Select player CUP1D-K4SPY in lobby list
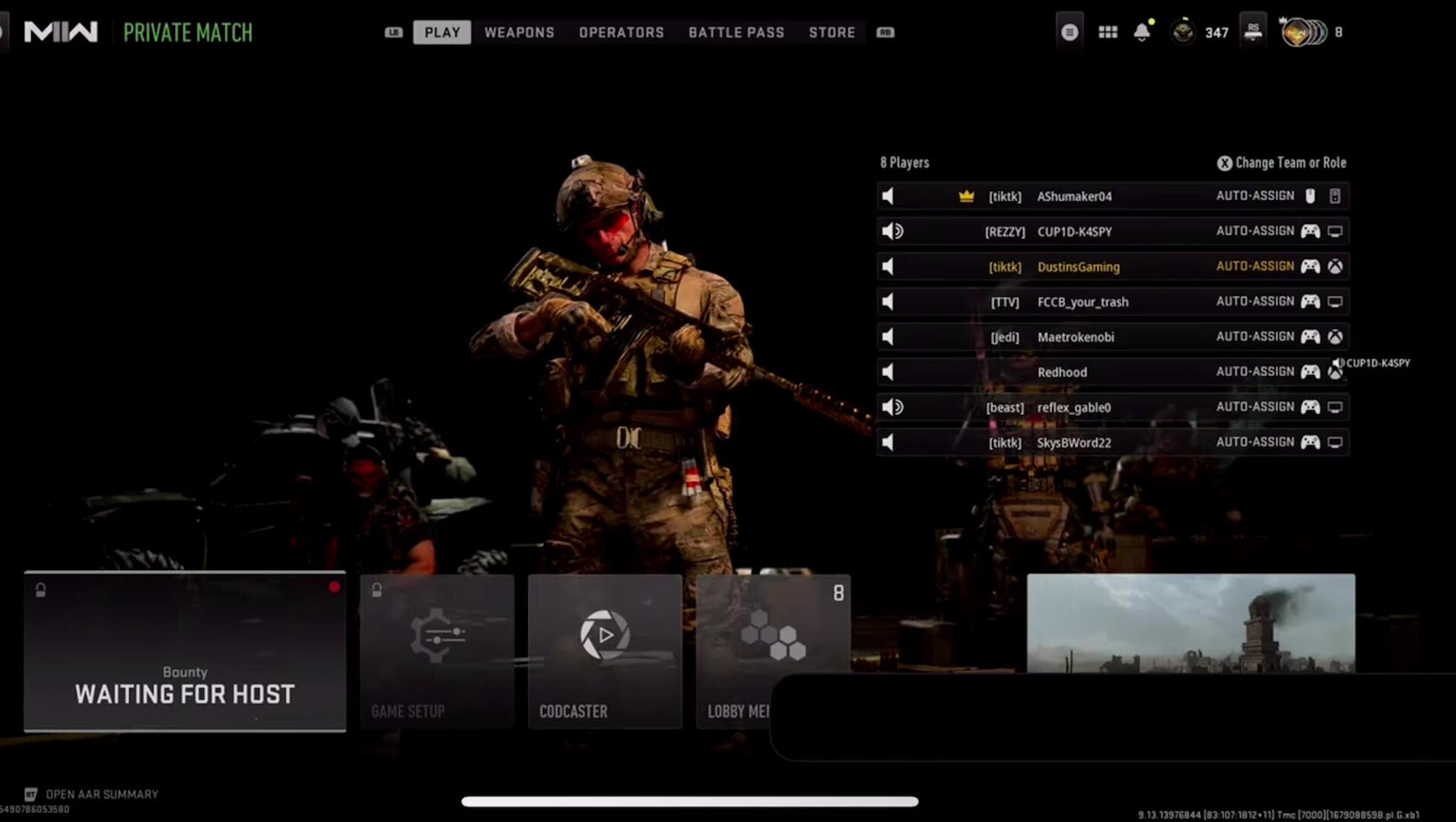This screenshot has width=1456, height=822. [x=1074, y=231]
